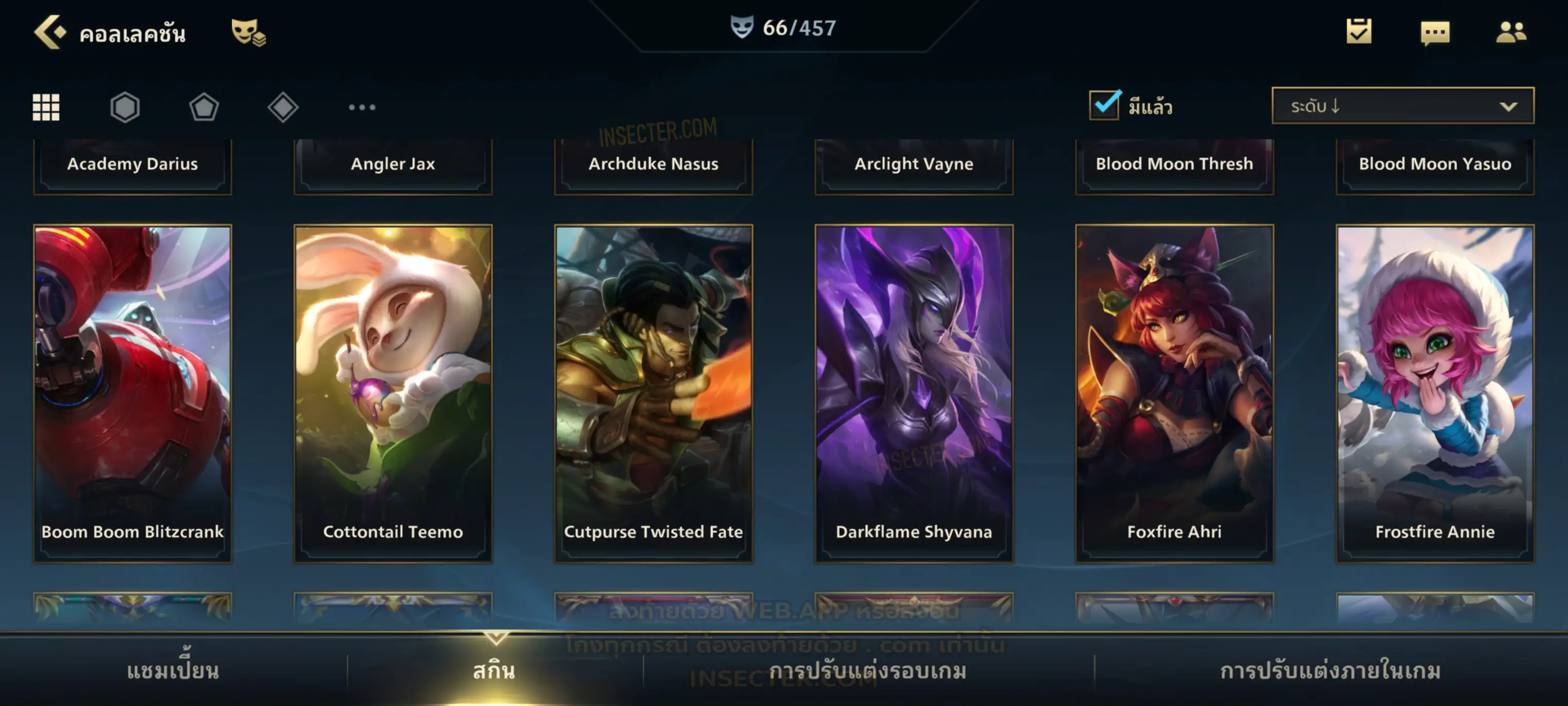Open the chat speech bubble
The width and height of the screenshot is (1568, 706).
pos(1435,32)
